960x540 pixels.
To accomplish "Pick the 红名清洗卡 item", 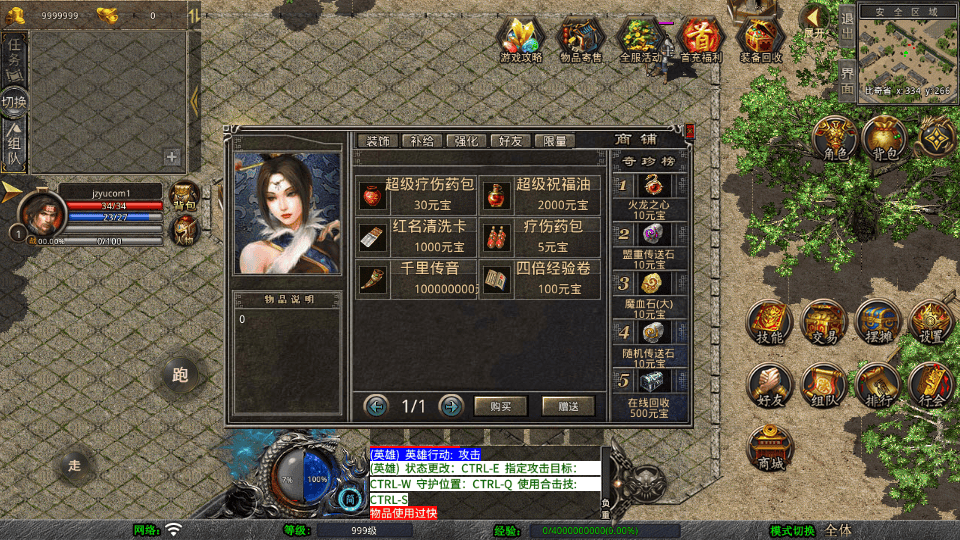I will [416, 237].
